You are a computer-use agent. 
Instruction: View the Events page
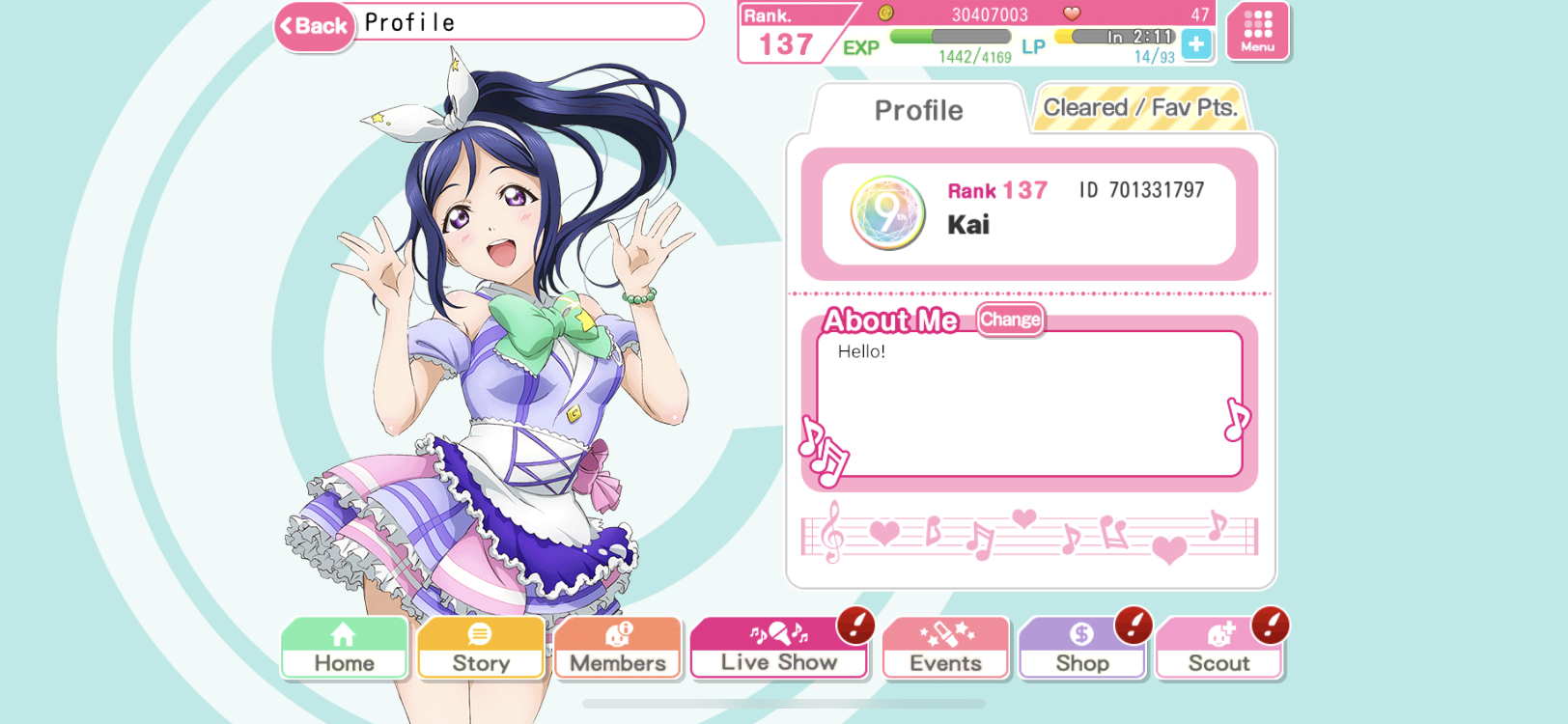[x=945, y=649]
